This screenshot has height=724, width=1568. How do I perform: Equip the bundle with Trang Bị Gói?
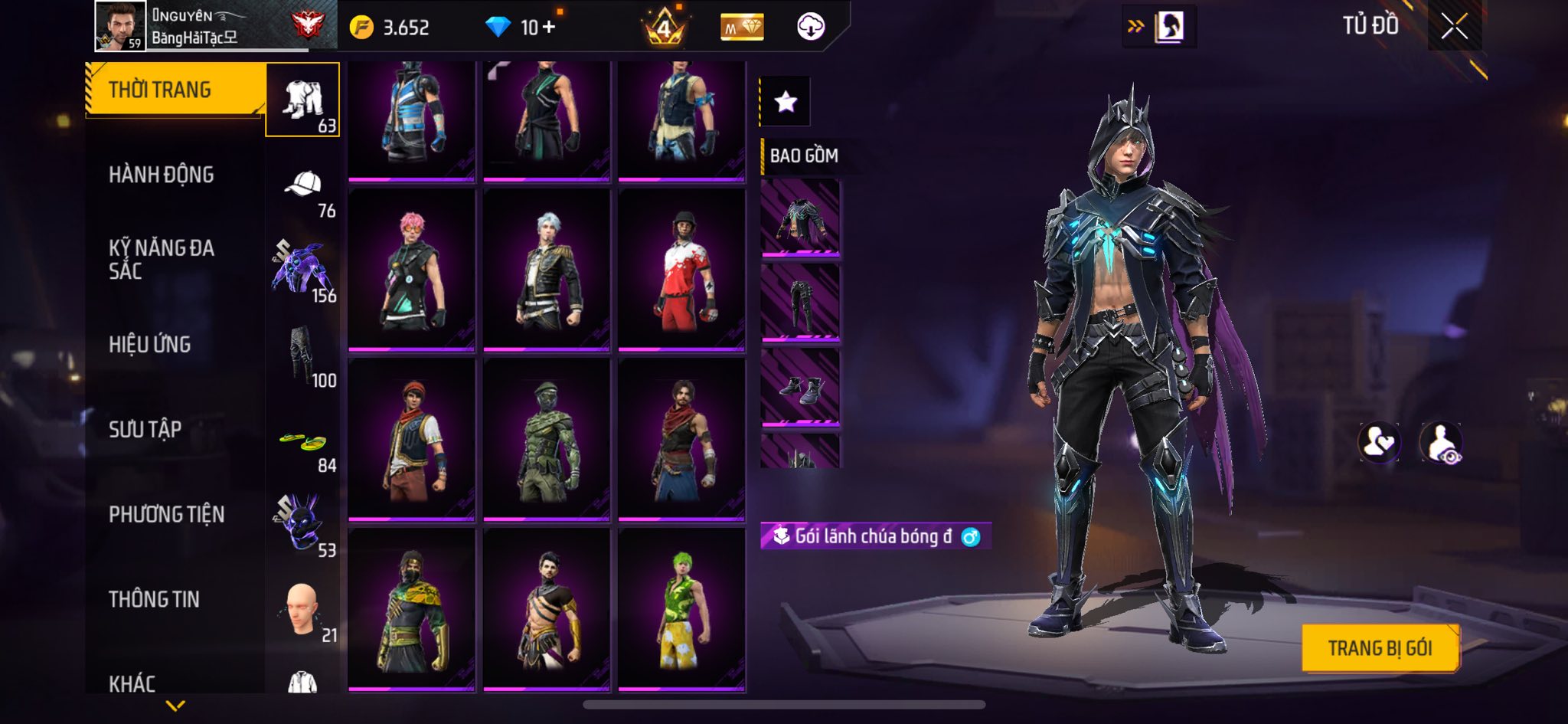(1380, 648)
